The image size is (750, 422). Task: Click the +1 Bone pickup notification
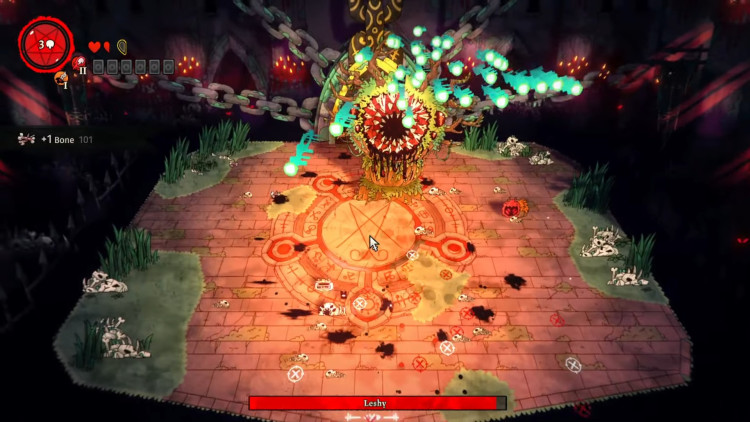pyautogui.click(x=55, y=139)
